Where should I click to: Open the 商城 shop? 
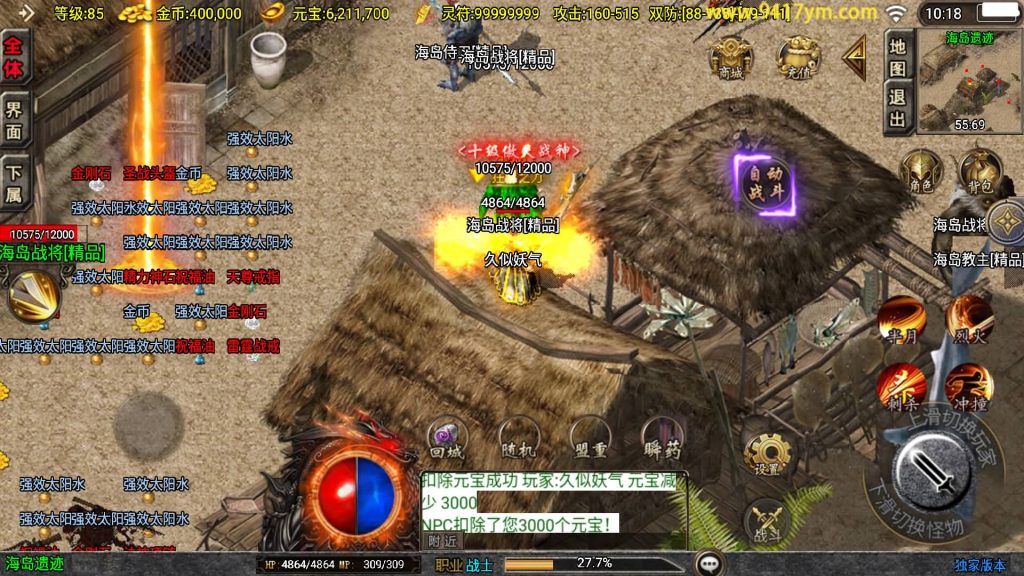pos(731,57)
